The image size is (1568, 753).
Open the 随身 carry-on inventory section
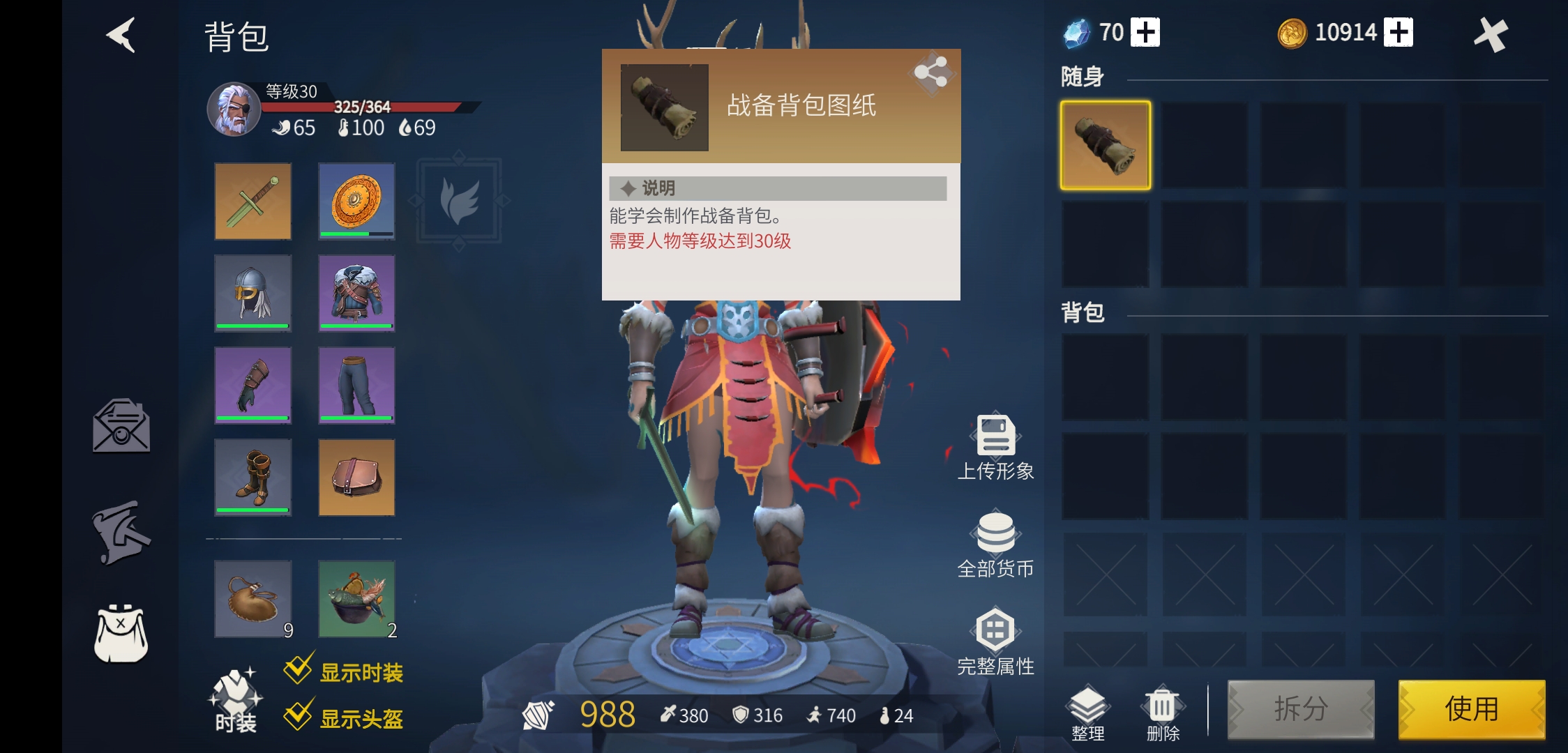click(1083, 78)
